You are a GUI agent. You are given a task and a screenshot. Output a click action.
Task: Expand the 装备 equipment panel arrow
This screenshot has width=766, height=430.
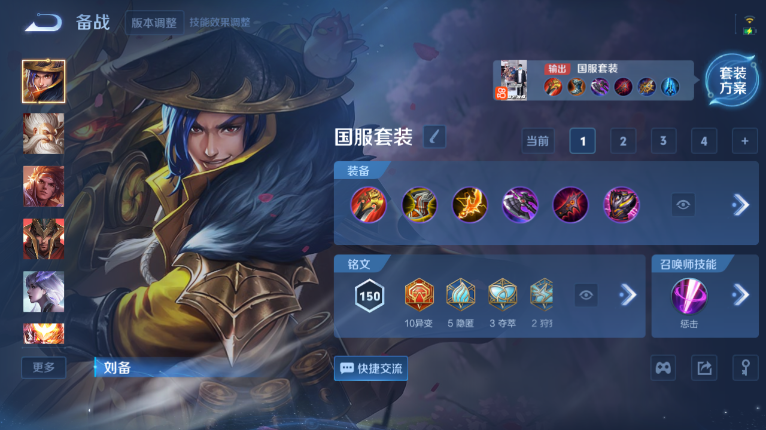click(x=740, y=204)
